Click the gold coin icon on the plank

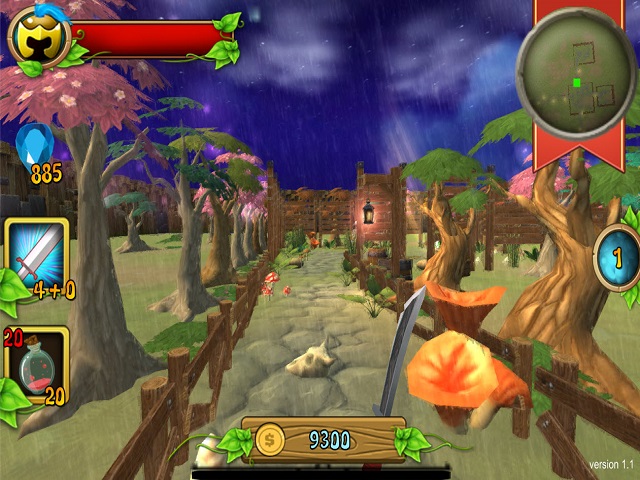click(270, 439)
